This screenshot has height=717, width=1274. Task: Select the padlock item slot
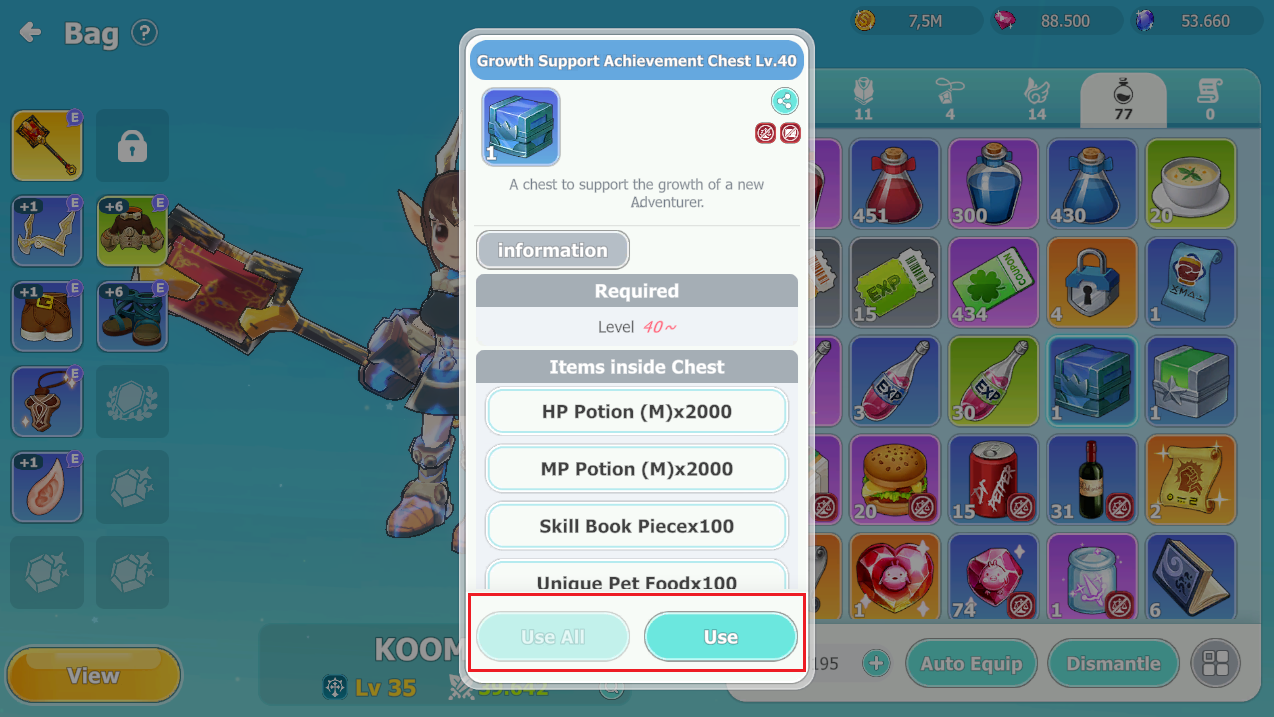pos(1092,283)
